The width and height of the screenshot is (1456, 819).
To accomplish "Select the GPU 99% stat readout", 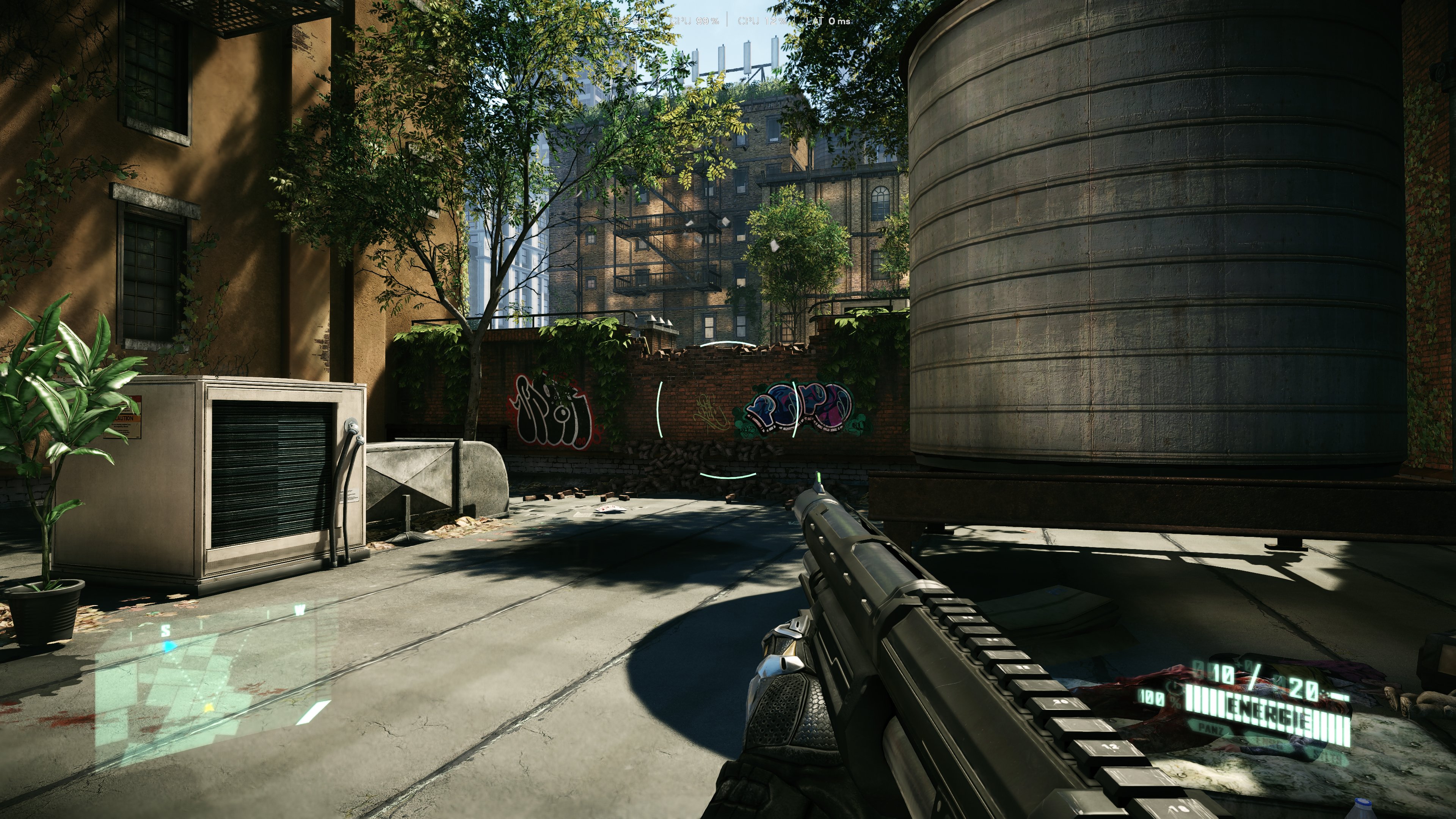I will point(695,21).
